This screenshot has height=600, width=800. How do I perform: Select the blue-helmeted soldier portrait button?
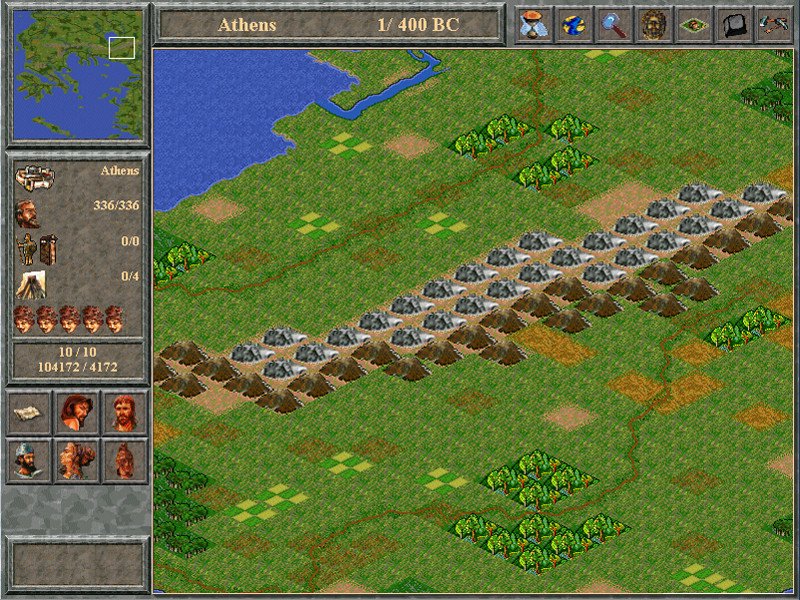tap(29, 460)
